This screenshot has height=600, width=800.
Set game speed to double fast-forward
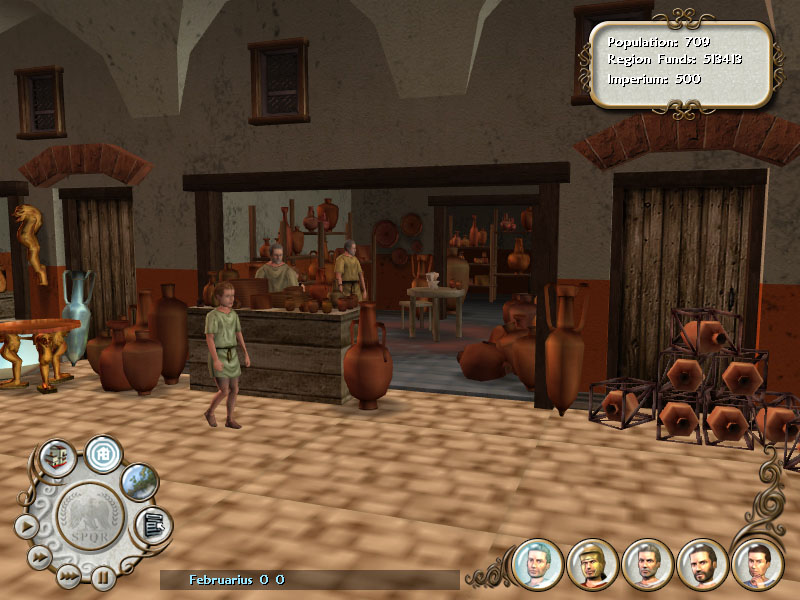[38, 556]
